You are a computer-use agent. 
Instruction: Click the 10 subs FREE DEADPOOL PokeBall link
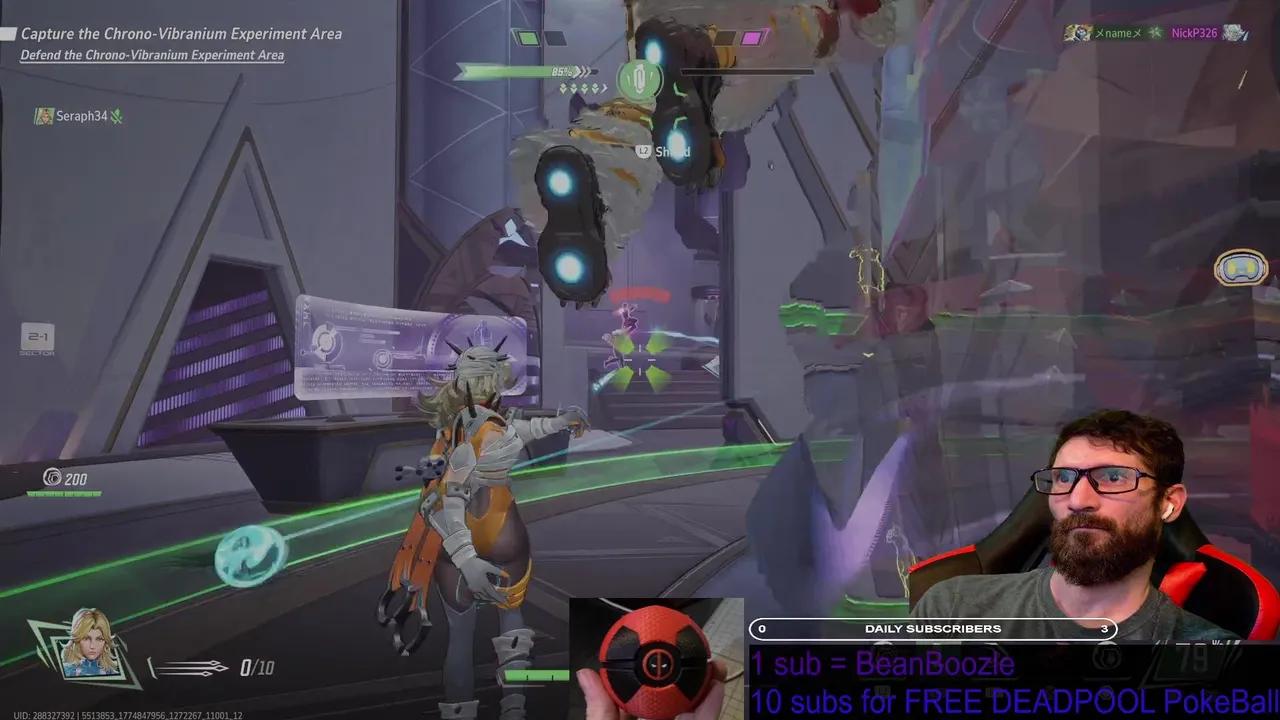tap(1000, 698)
